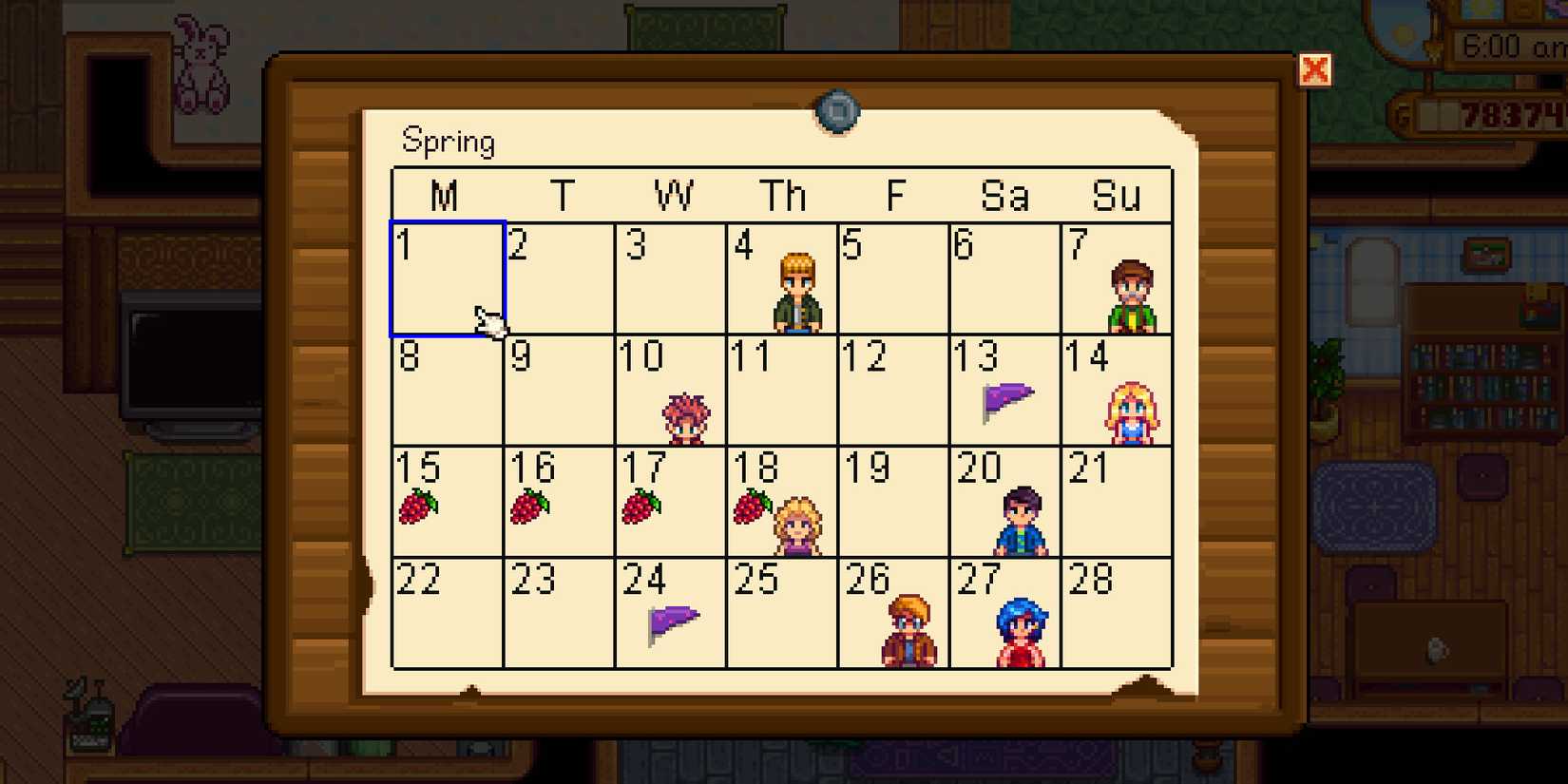
Task: Click the Spring title label
Action: click(449, 140)
